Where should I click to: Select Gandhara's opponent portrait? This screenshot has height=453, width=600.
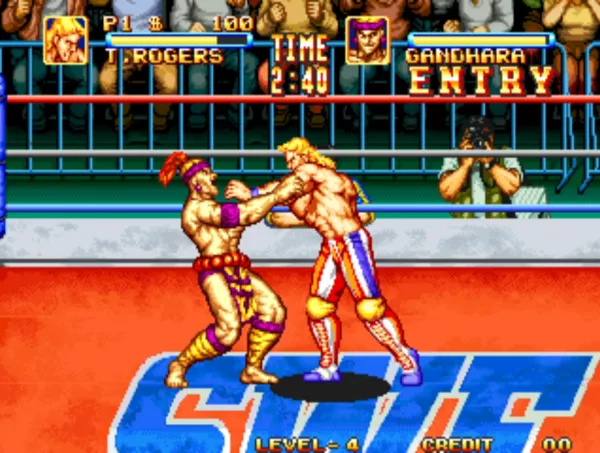(367, 41)
